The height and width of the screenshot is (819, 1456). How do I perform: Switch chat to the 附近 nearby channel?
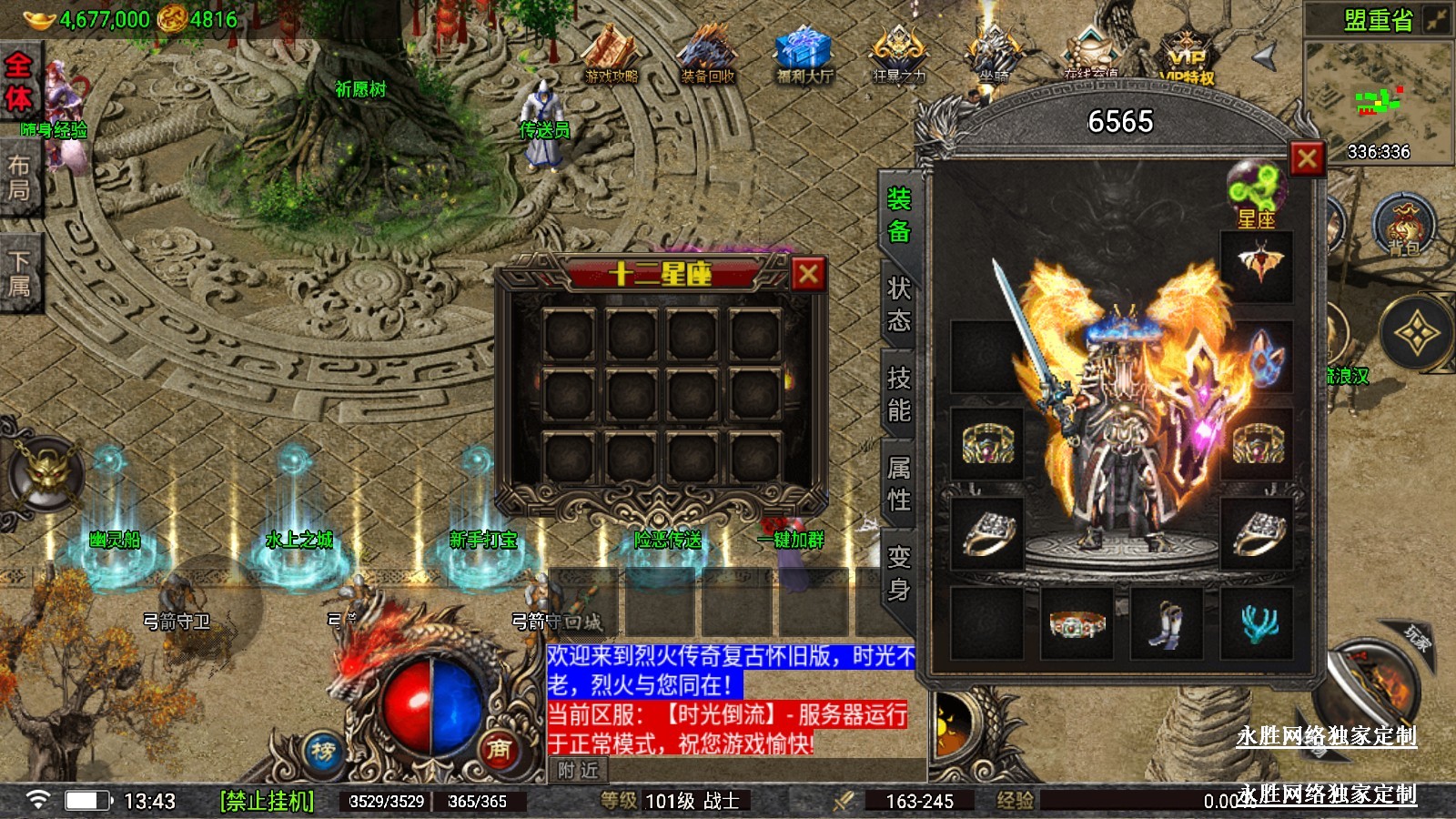coord(579,770)
